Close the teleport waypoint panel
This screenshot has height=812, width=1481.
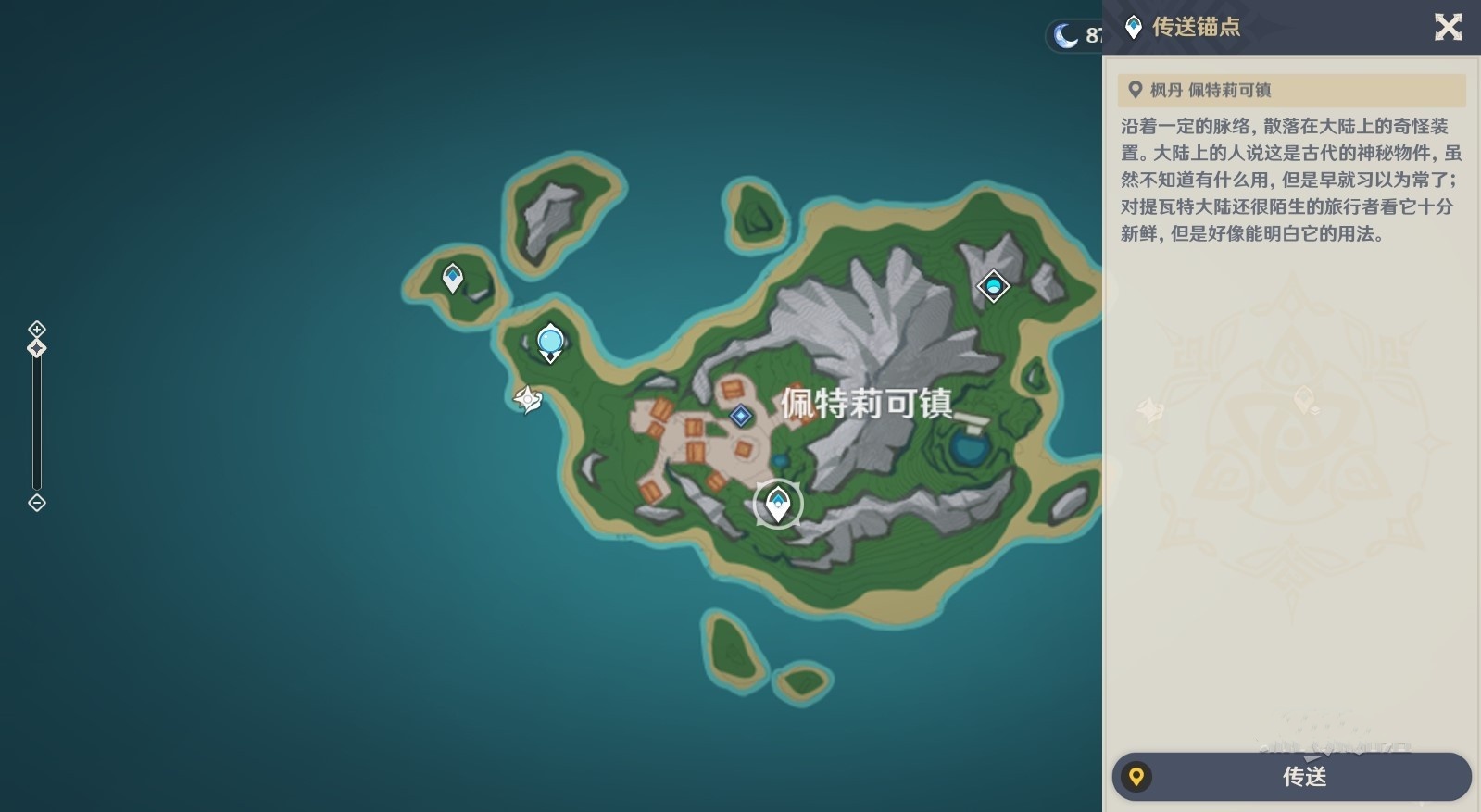[1448, 27]
